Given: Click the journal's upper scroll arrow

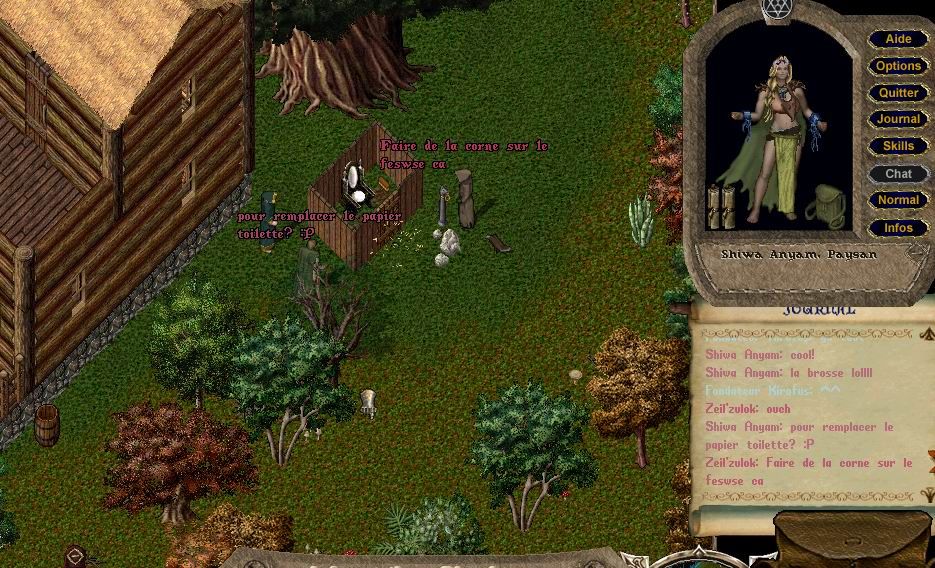Looking at the screenshot, I should [926, 333].
